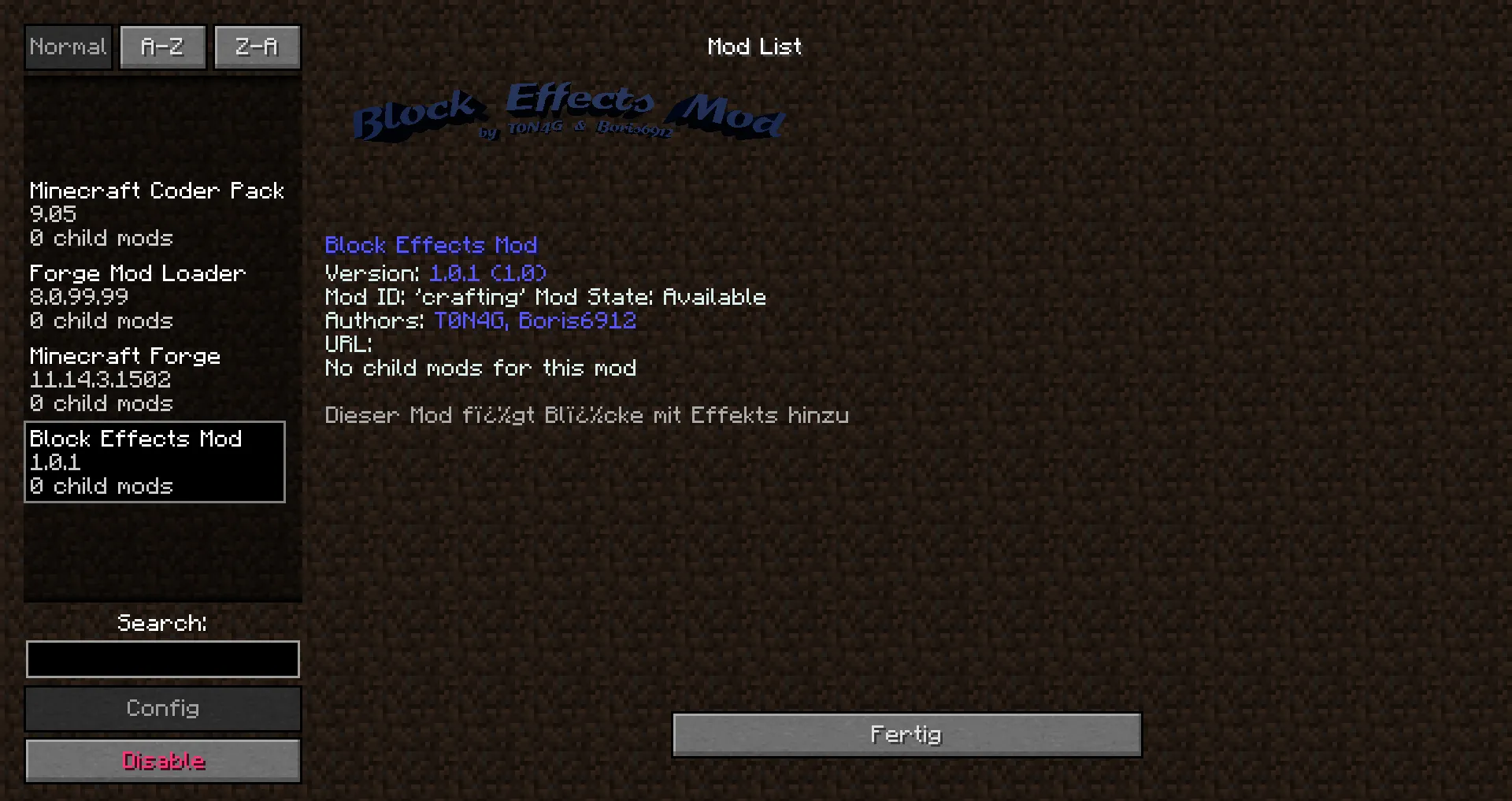Sort the mod list Z-A

(257, 46)
